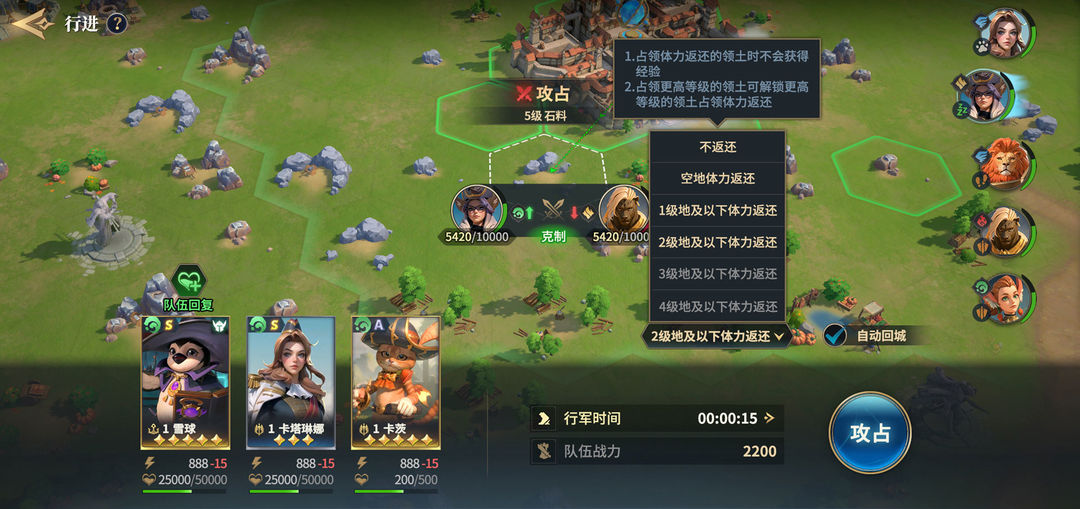
Task: Select the 雪球 hero card
Action: click(x=185, y=382)
